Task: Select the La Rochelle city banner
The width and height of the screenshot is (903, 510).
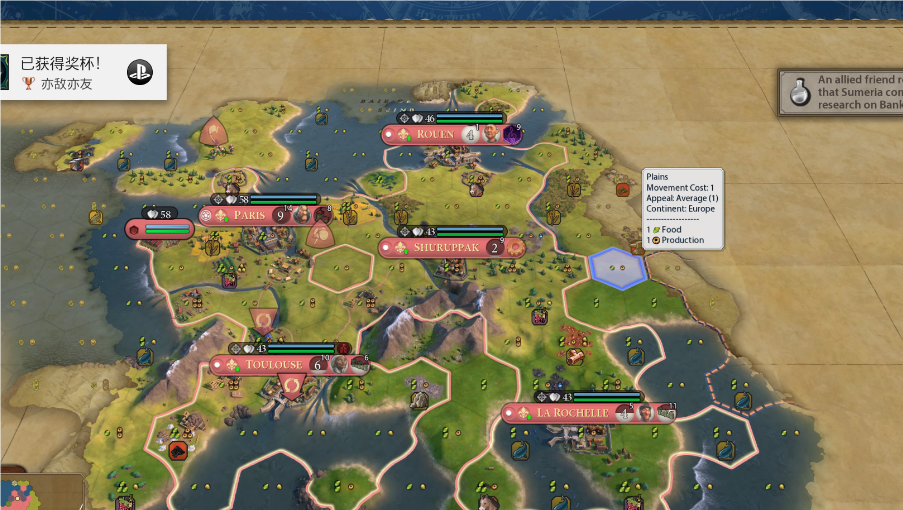Action: click(572, 413)
